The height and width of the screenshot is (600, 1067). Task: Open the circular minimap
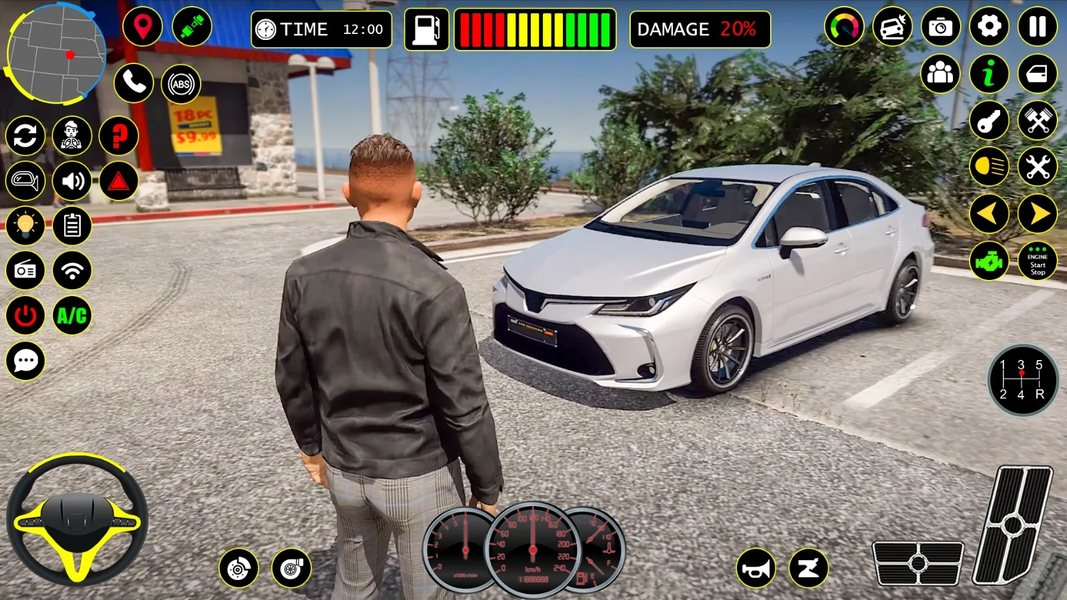[x=55, y=52]
